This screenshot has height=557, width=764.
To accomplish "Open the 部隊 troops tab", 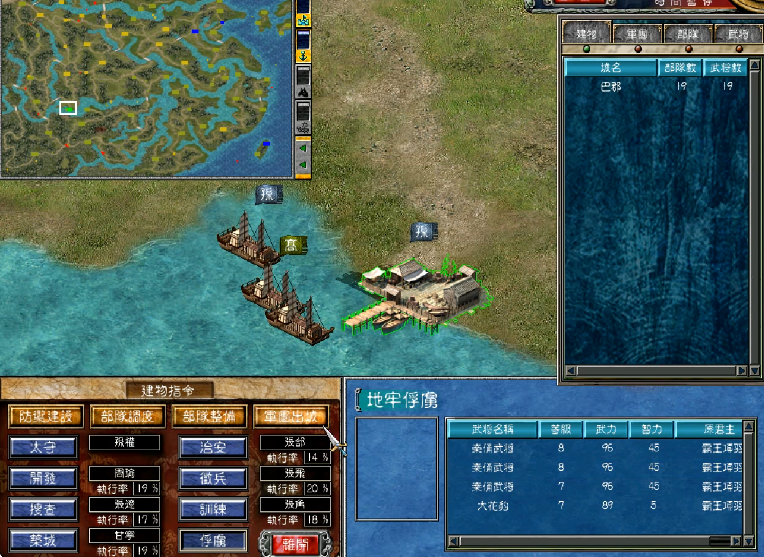I will [x=688, y=33].
